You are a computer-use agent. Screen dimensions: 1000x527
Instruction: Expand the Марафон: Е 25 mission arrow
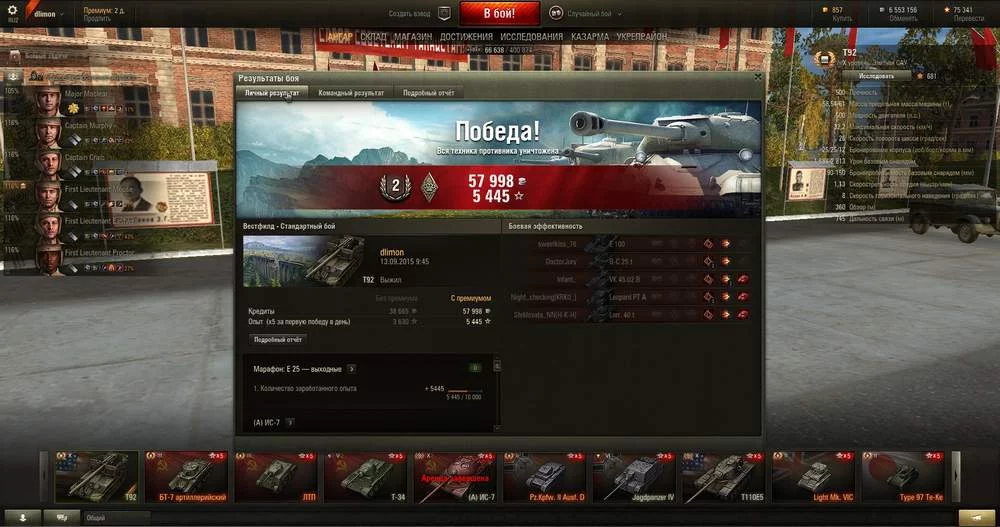click(352, 369)
